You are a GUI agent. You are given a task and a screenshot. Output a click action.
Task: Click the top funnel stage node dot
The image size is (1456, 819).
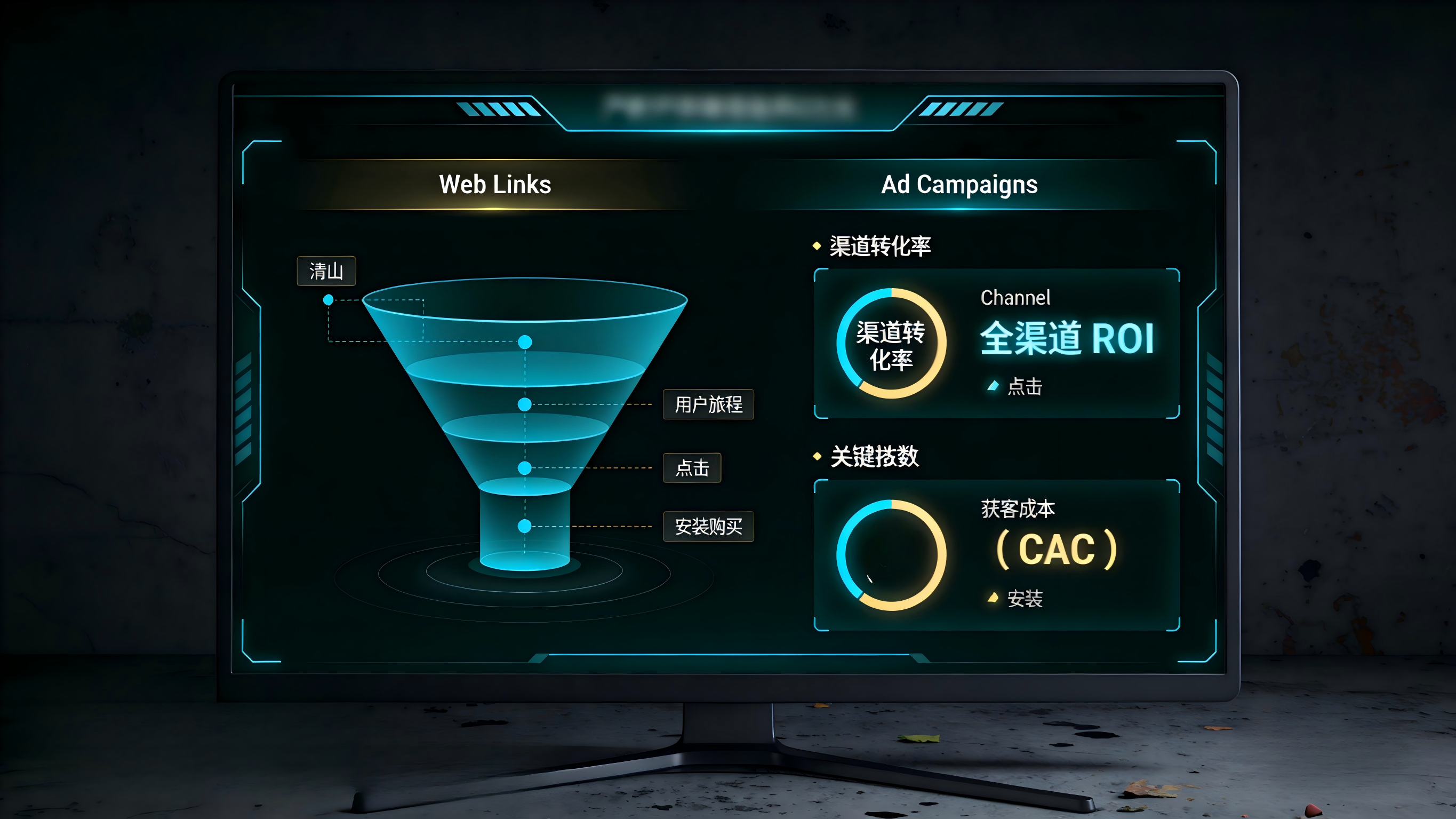tap(525, 342)
